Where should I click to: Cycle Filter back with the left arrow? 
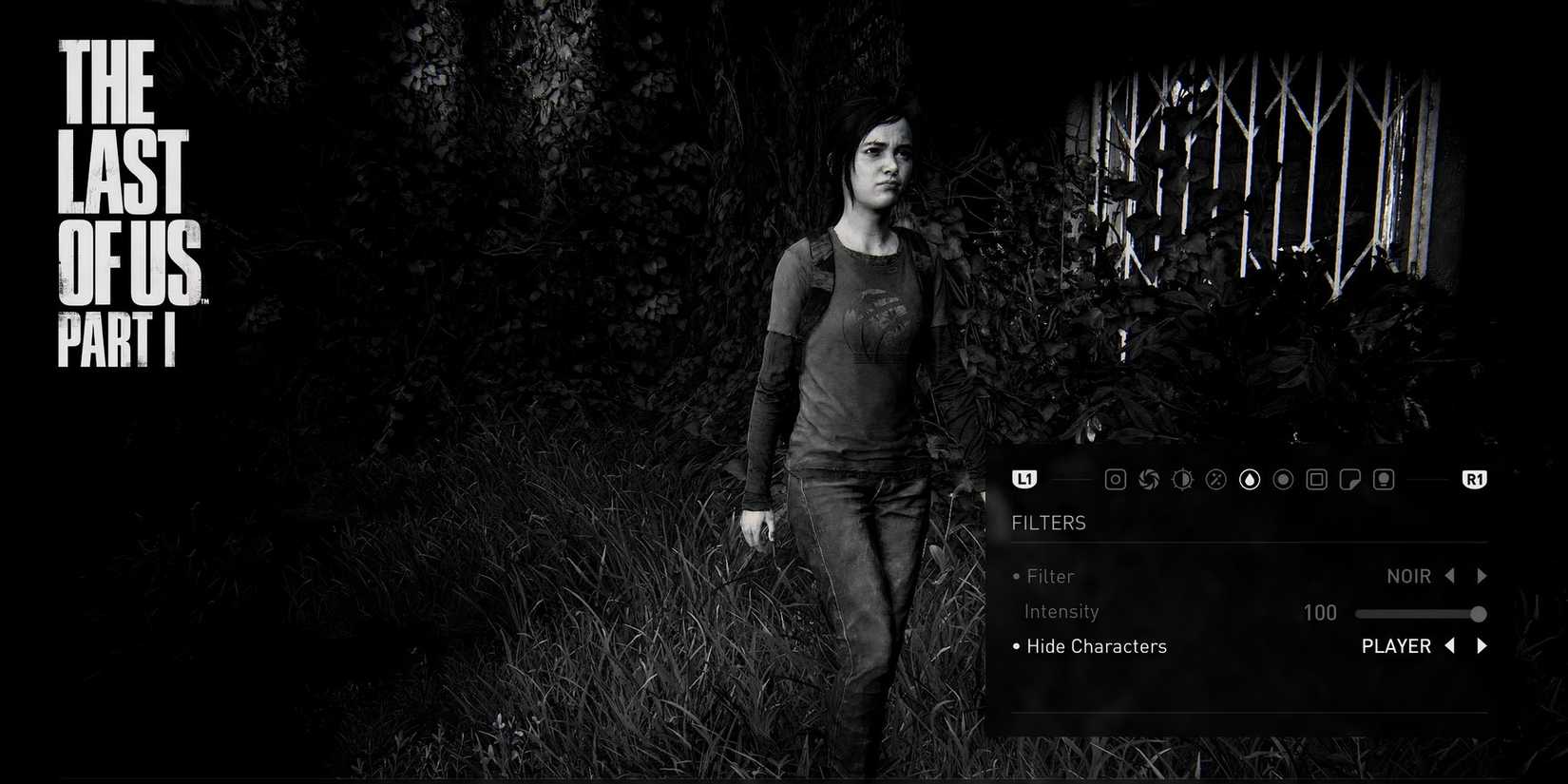pyautogui.click(x=1449, y=576)
